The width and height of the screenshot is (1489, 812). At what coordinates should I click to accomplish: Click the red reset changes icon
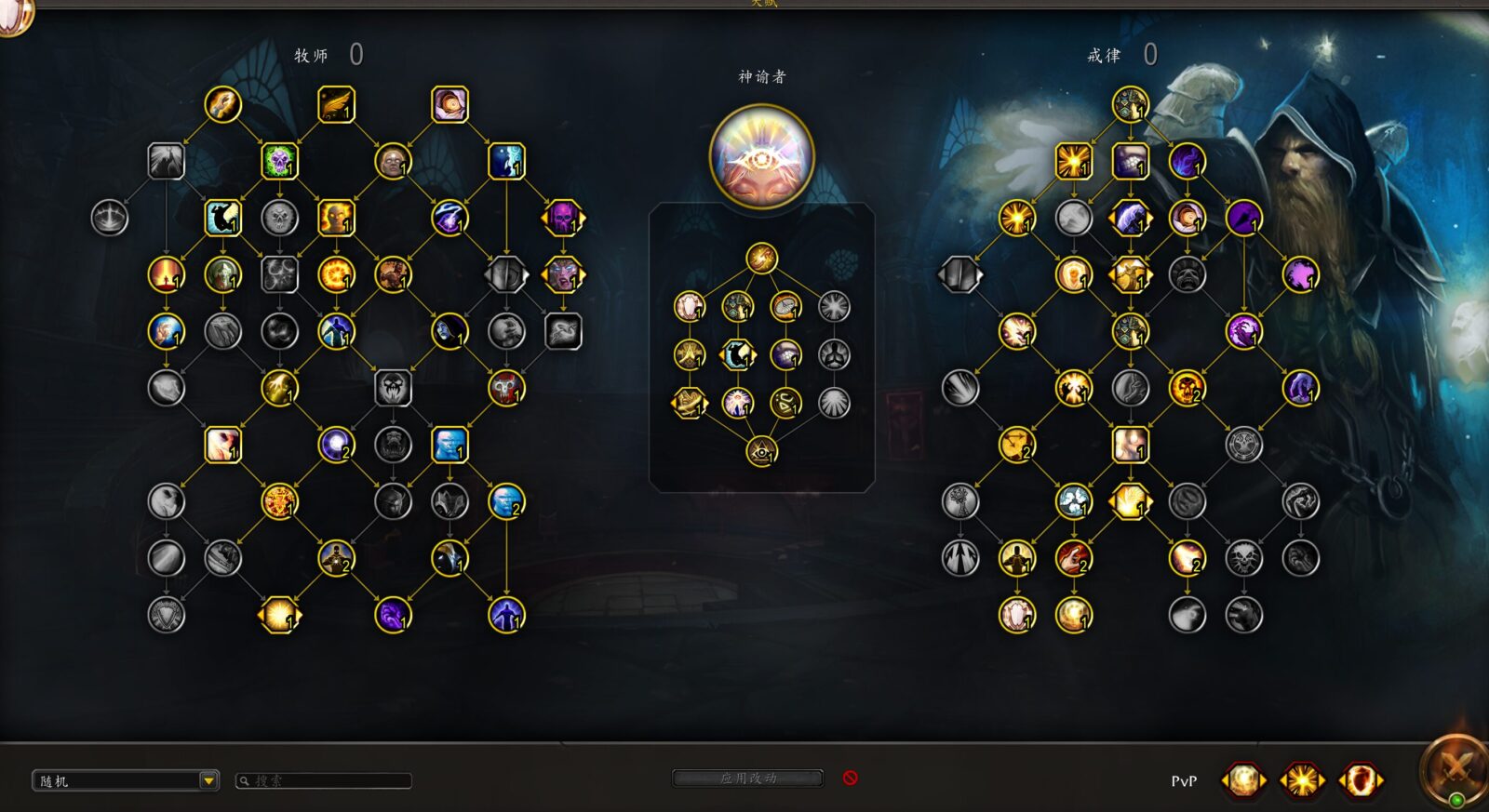pyautogui.click(x=850, y=778)
